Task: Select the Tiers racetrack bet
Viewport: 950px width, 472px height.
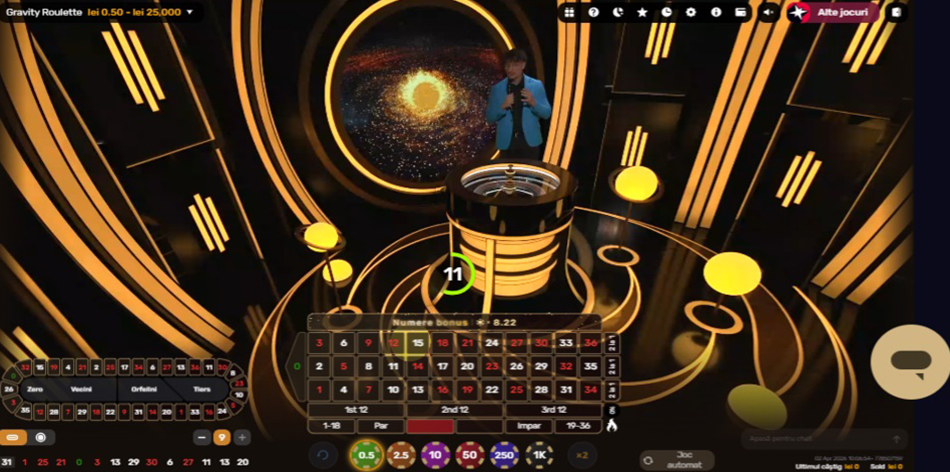Action: coord(201,388)
